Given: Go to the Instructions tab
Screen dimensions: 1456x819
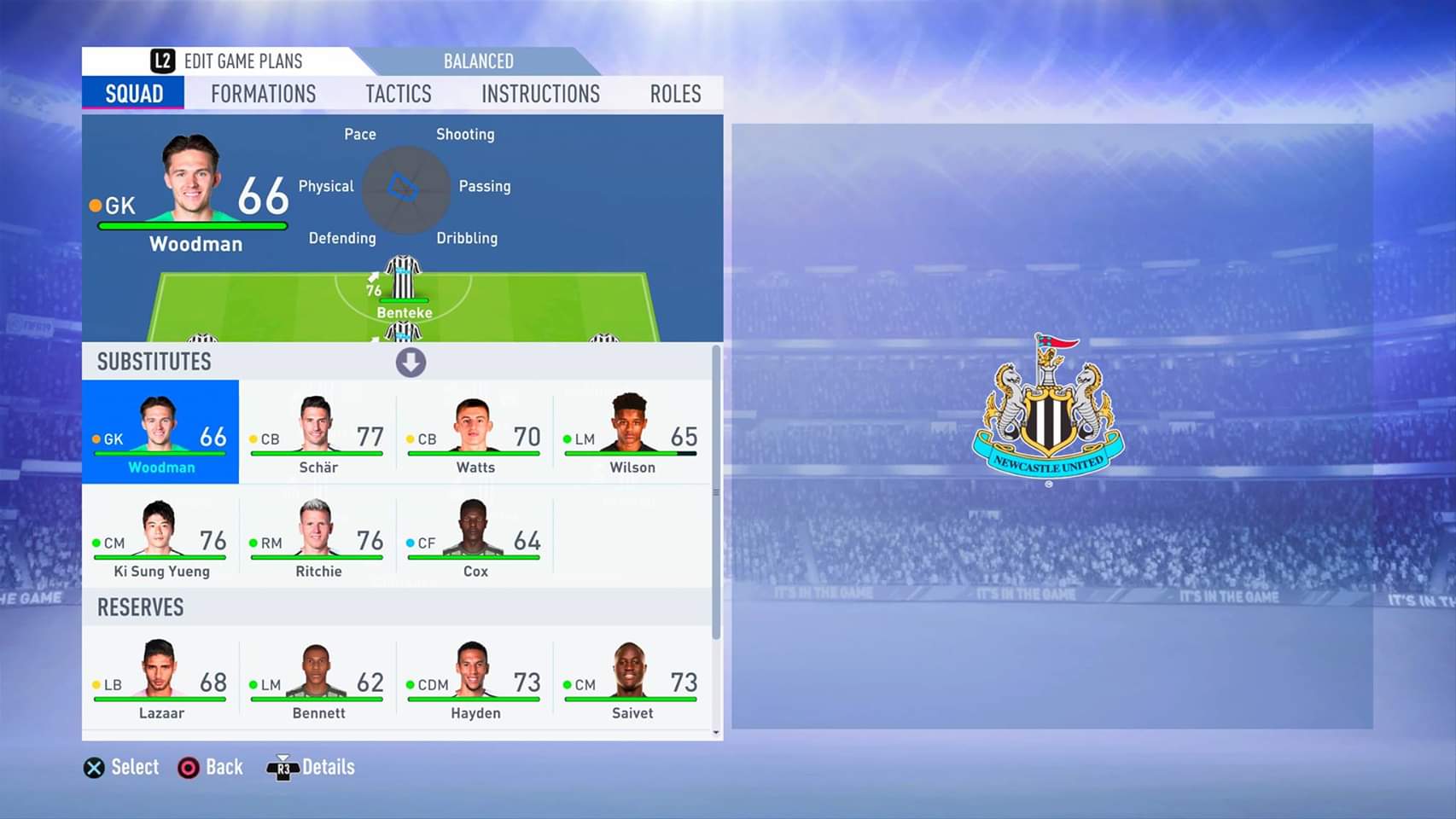Looking at the screenshot, I should pos(540,94).
